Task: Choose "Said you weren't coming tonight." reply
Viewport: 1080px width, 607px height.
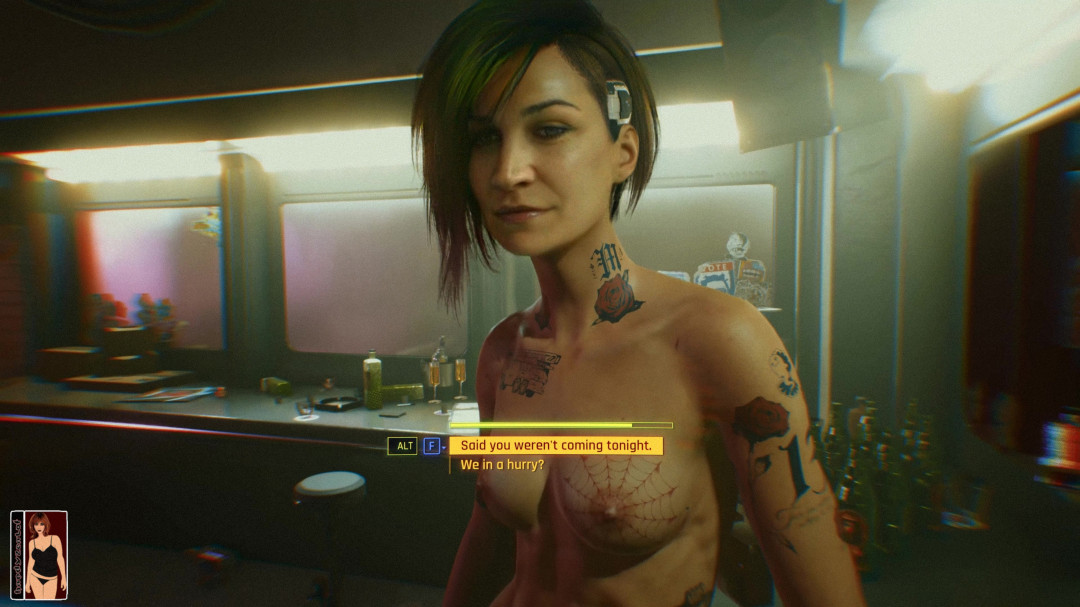Action: coord(555,446)
